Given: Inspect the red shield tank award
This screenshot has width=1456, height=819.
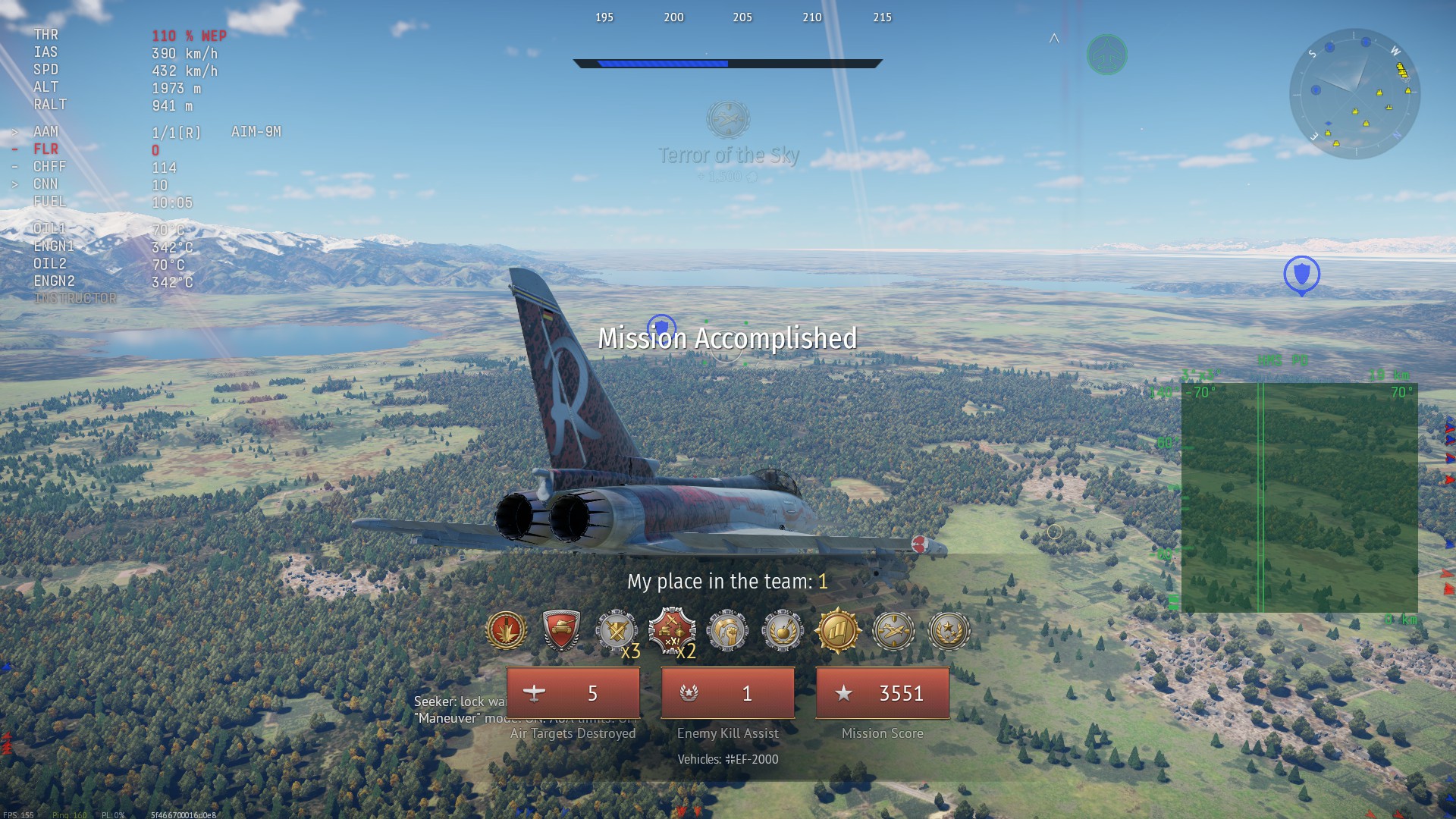Looking at the screenshot, I should coord(561,630).
